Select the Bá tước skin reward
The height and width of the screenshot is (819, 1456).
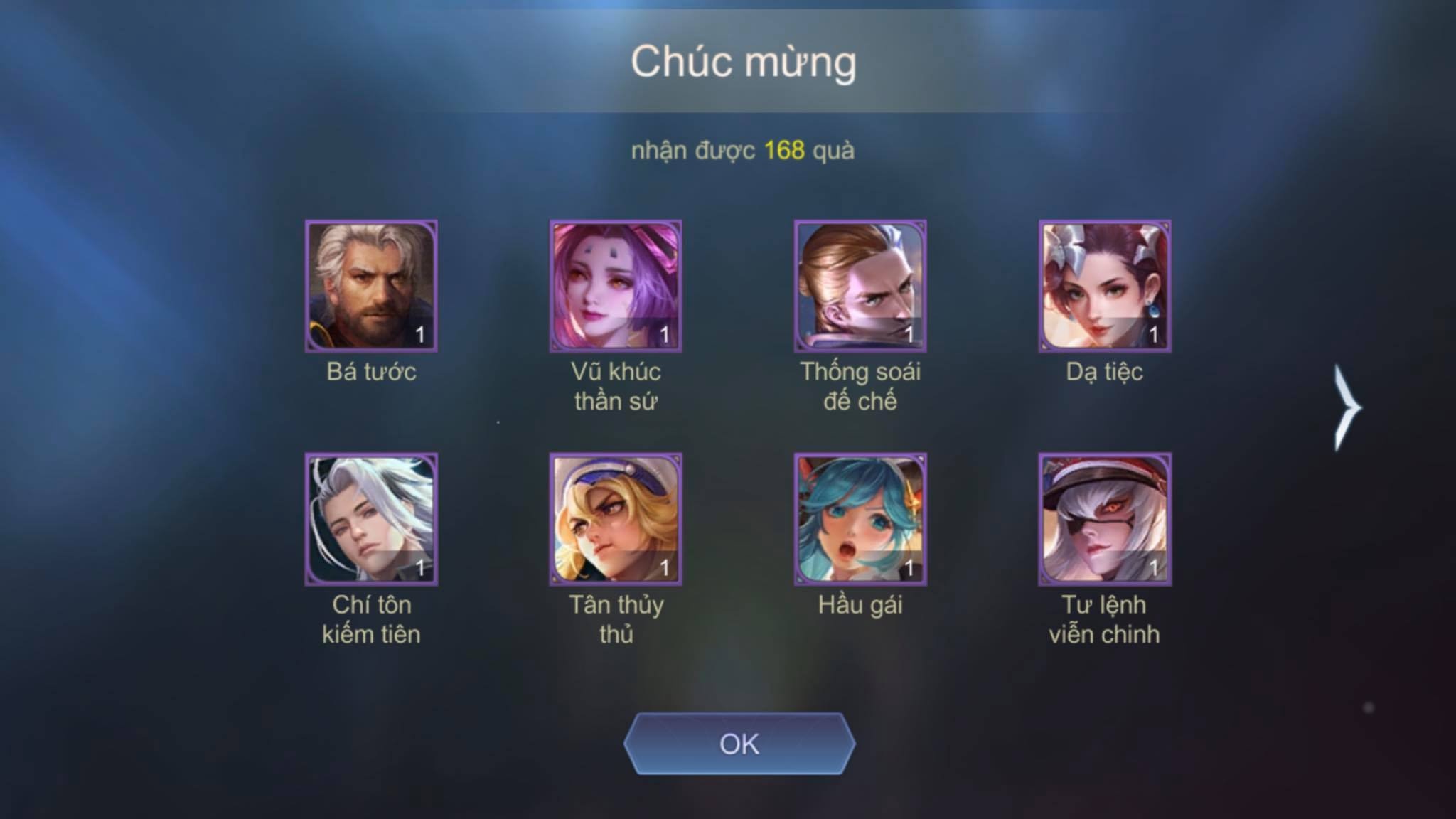click(x=371, y=286)
